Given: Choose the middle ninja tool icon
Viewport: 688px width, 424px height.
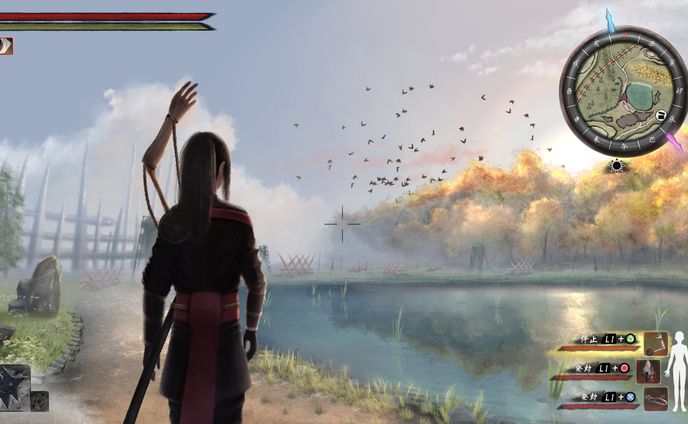Looking at the screenshot, I should click(x=648, y=372).
